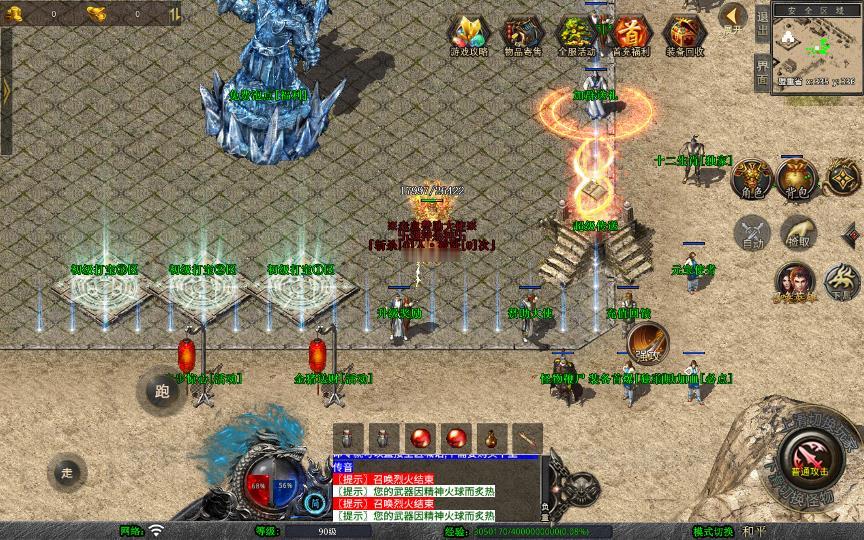Select the scroll item in the hotbar
The width and height of the screenshot is (864, 540).
[526, 438]
